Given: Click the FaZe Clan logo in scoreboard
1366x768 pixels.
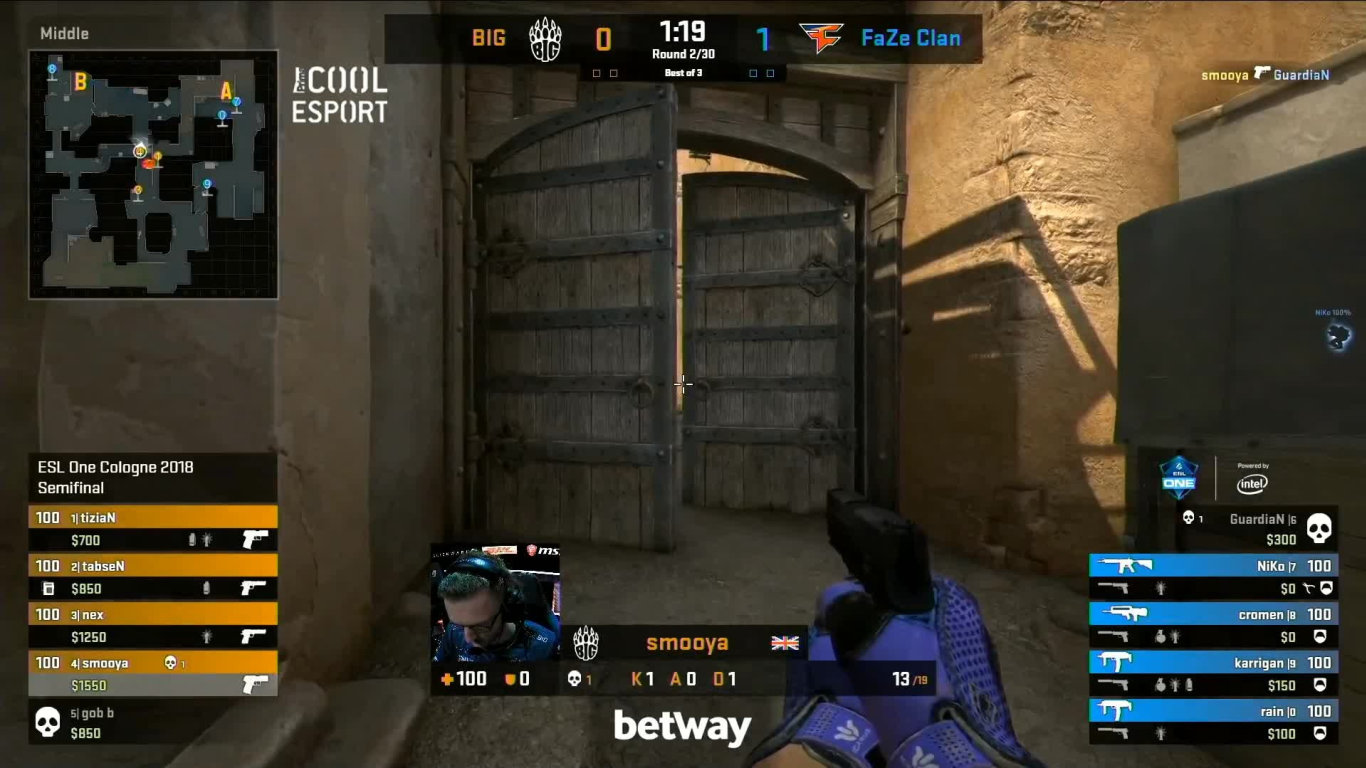Looking at the screenshot, I should coord(821,39).
